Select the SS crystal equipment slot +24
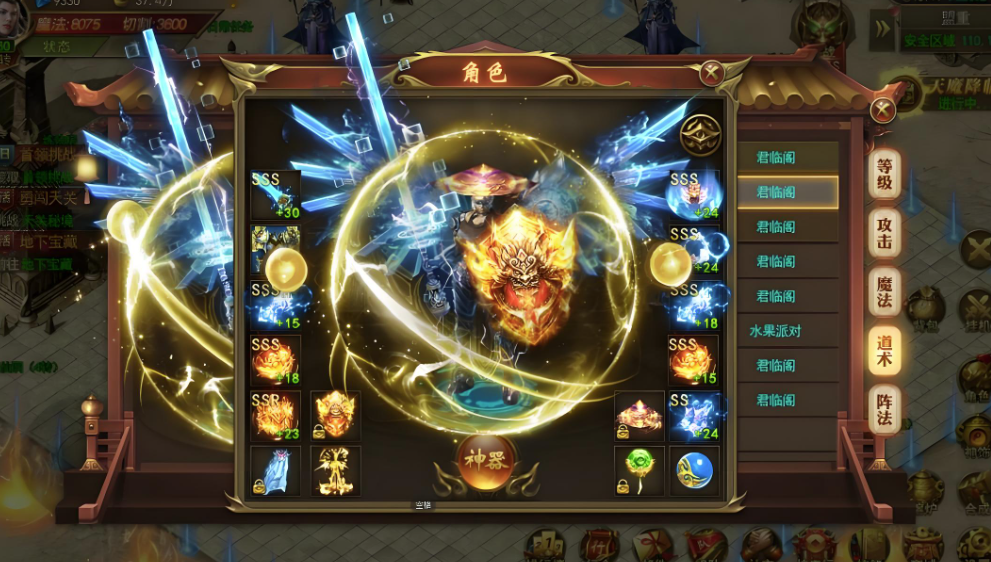This screenshot has width=991, height=562. pos(693,416)
